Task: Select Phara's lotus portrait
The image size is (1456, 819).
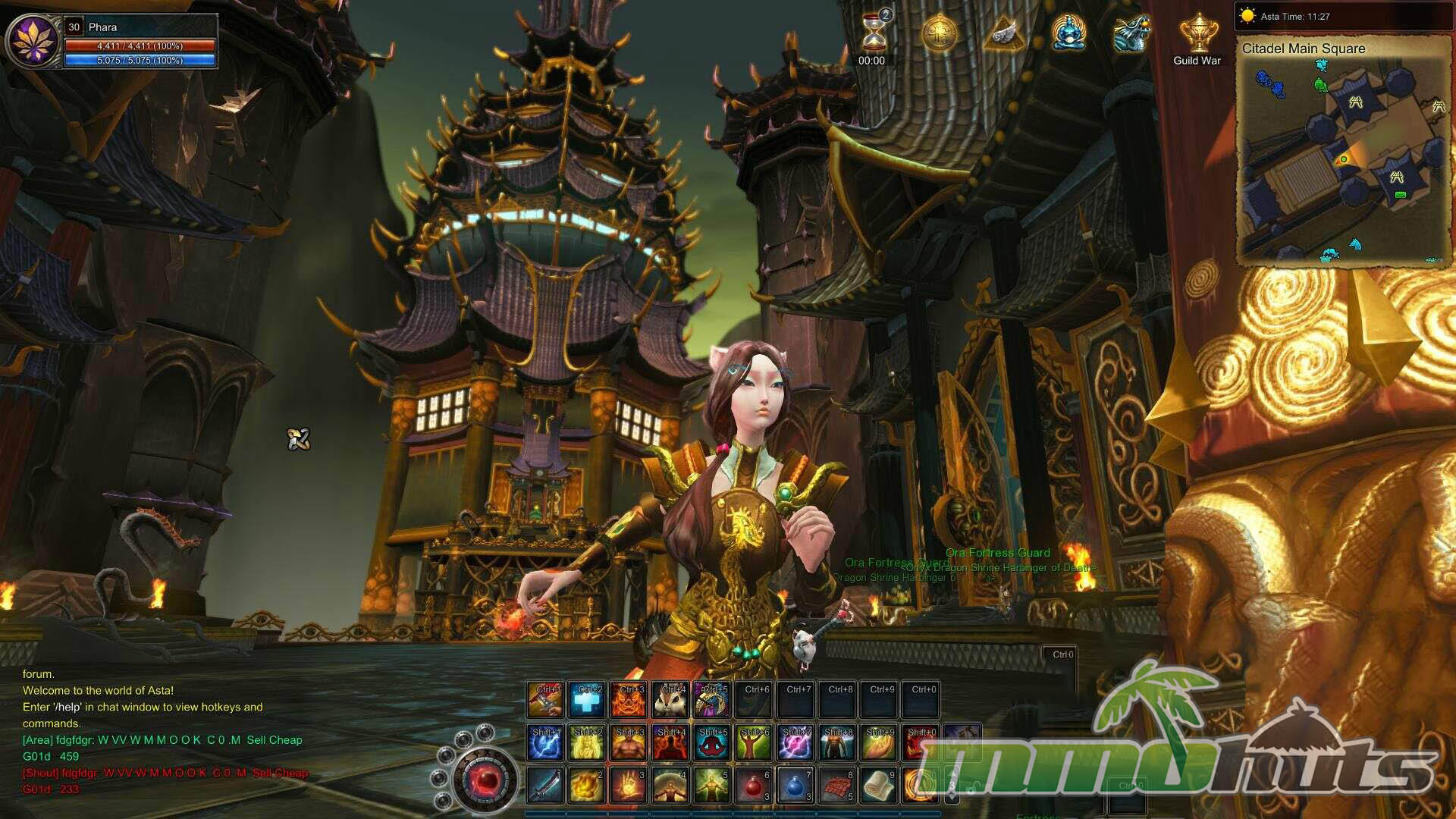Action: coord(33,40)
